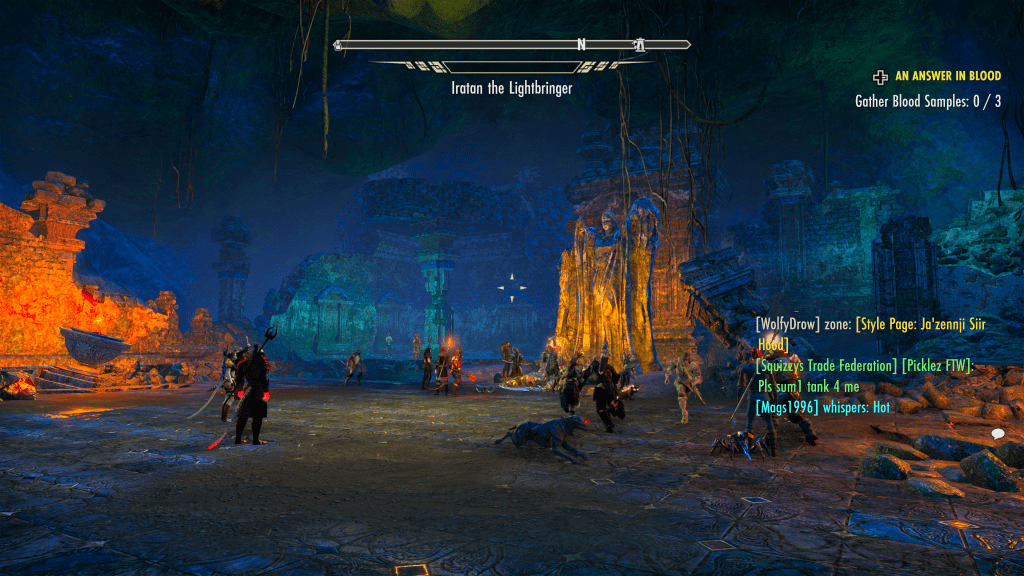This screenshot has height=576, width=1024.
Task: Open the chat window speech bubble icon
Action: tap(997, 434)
